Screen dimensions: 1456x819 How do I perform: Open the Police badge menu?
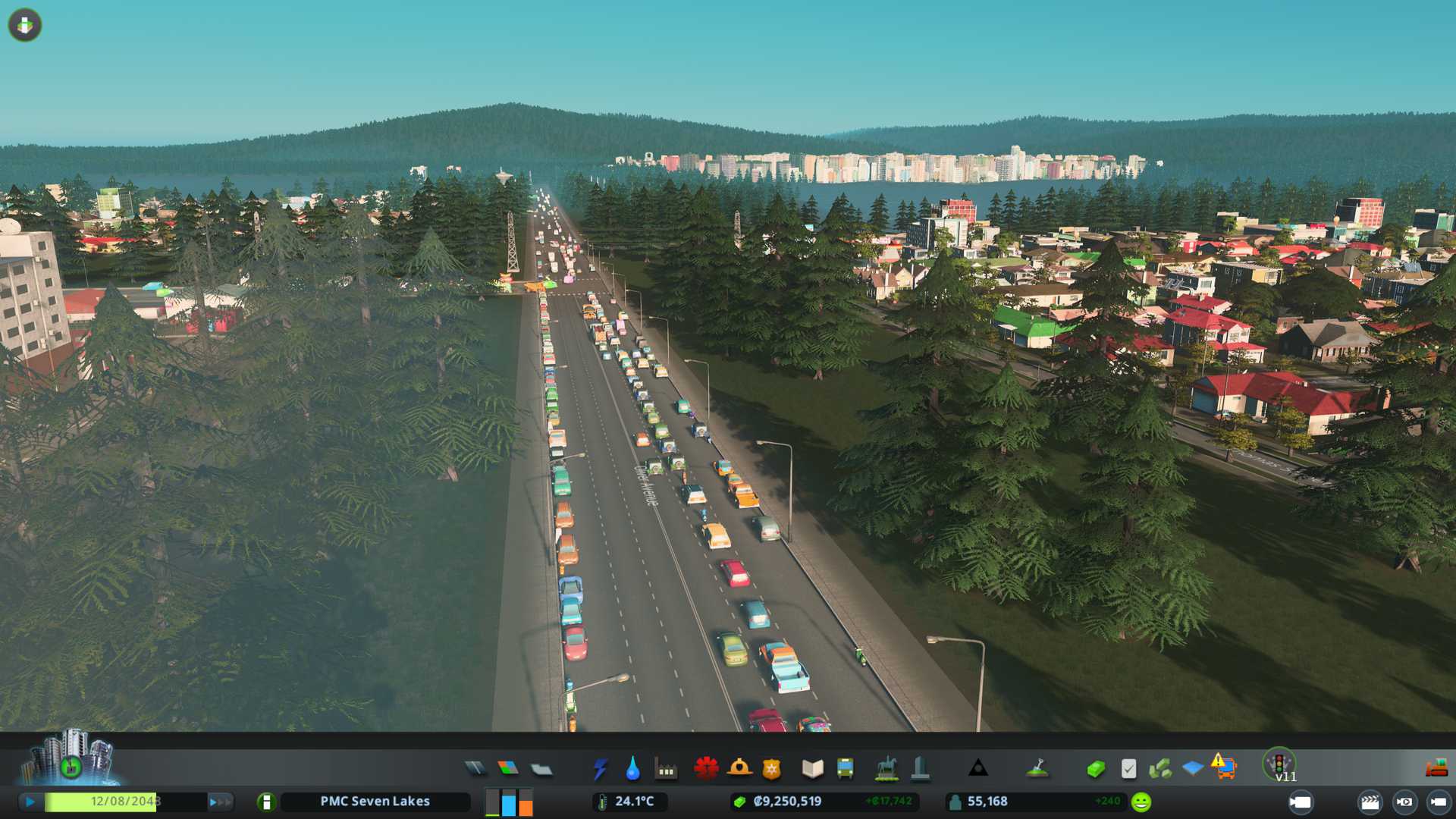[771, 769]
